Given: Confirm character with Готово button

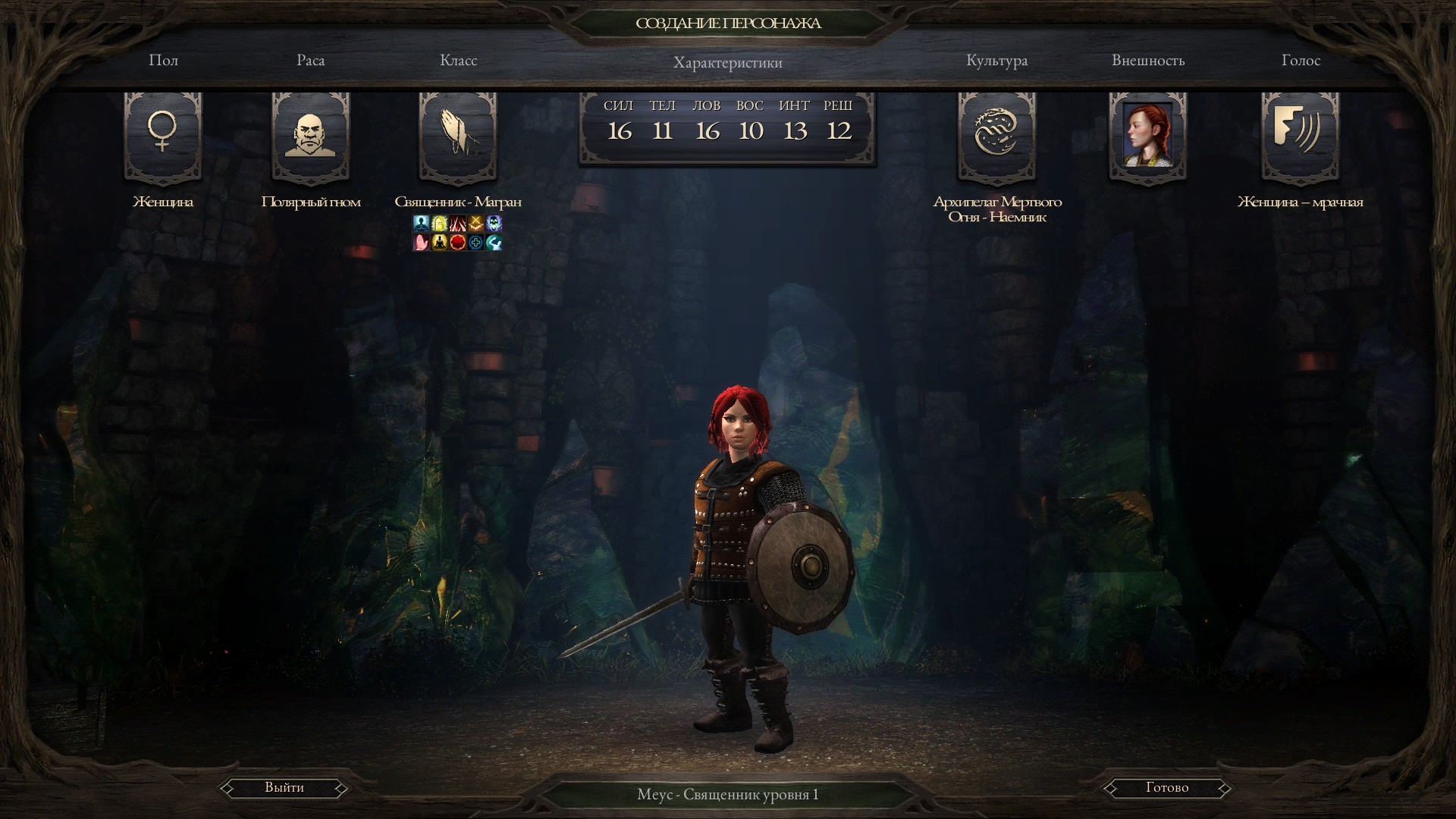Looking at the screenshot, I should click(x=1166, y=788).
